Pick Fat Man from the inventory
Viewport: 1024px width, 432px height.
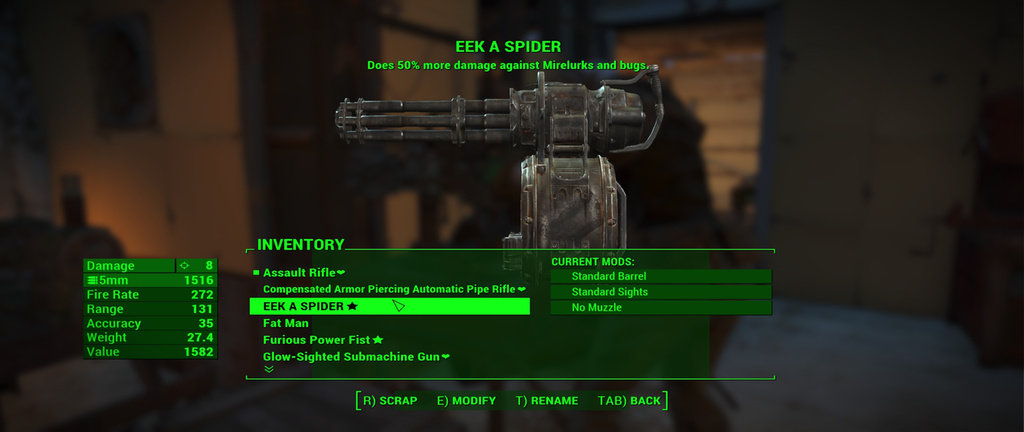tap(285, 323)
